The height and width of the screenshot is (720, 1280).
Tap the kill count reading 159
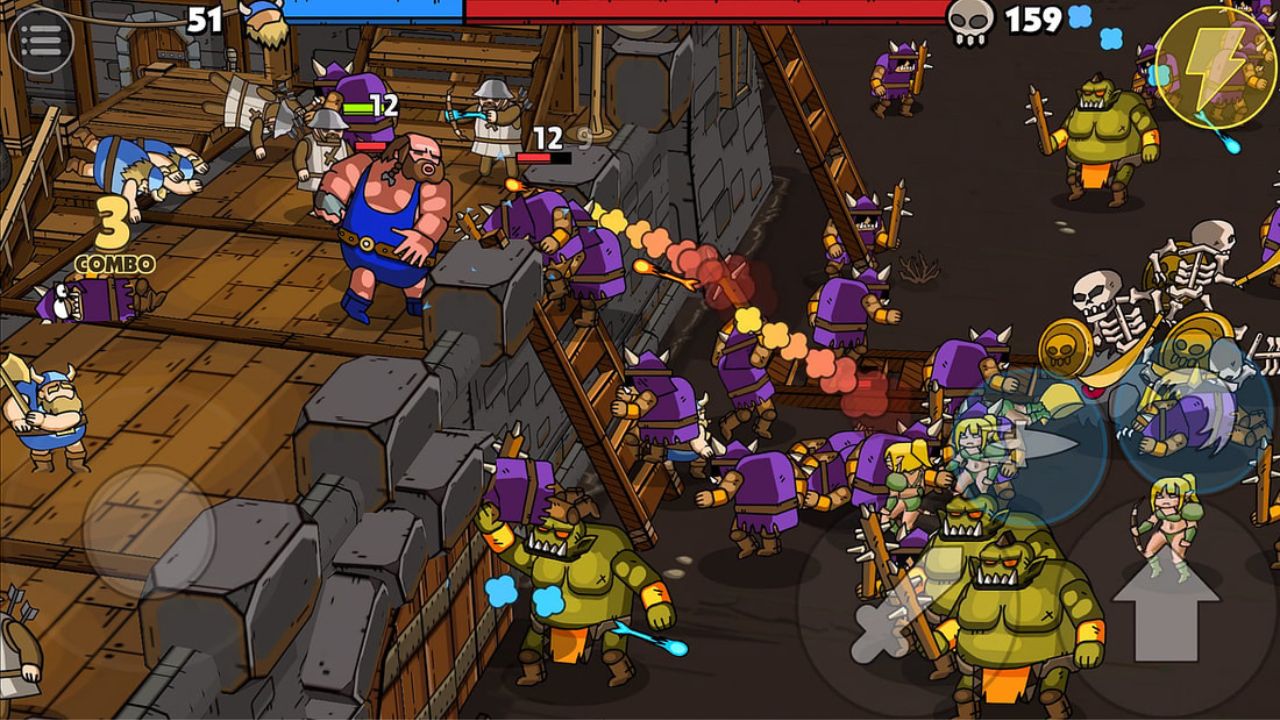coord(1036,17)
